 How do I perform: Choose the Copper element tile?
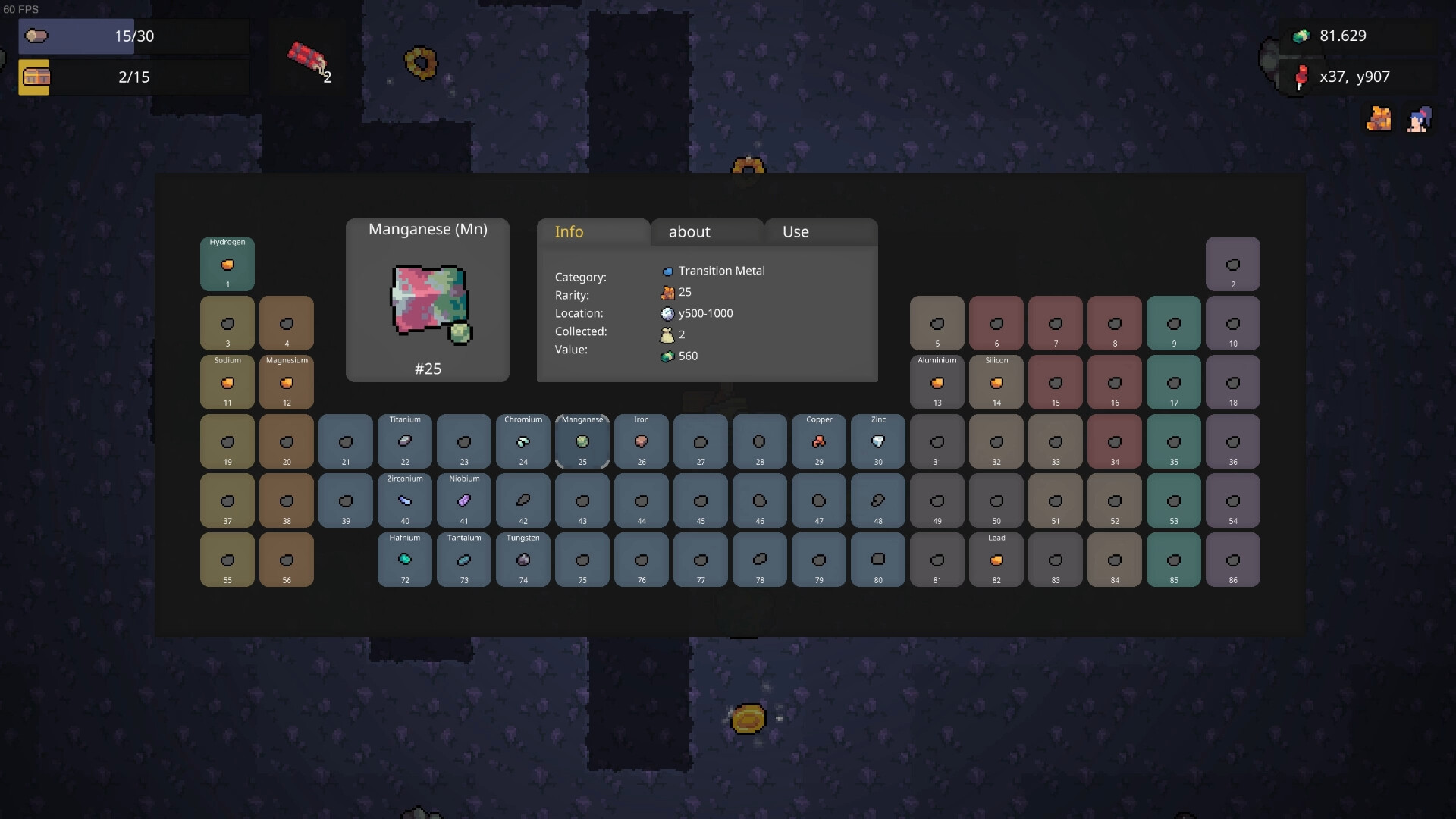coord(819,441)
